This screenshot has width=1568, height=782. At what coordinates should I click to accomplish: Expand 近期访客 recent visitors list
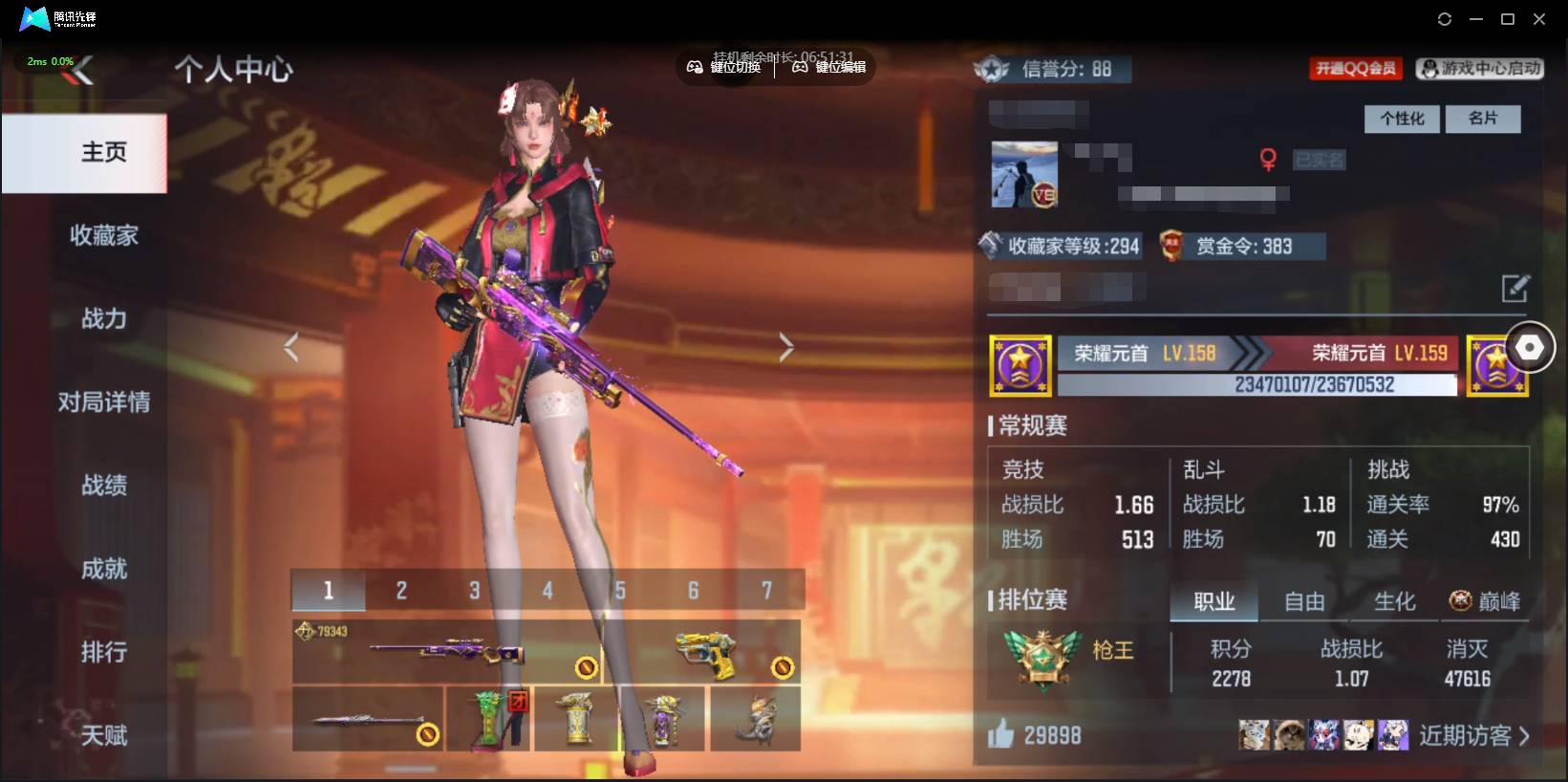coord(1469,734)
